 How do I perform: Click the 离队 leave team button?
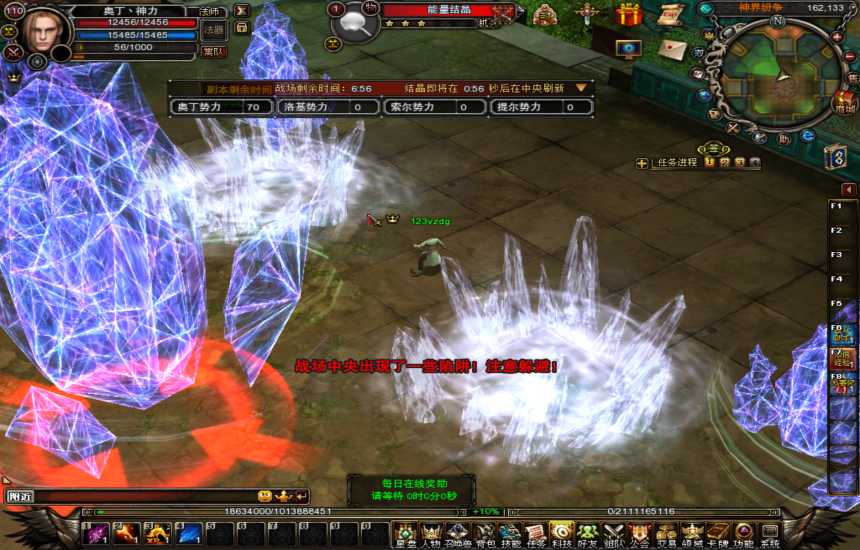click(x=213, y=51)
